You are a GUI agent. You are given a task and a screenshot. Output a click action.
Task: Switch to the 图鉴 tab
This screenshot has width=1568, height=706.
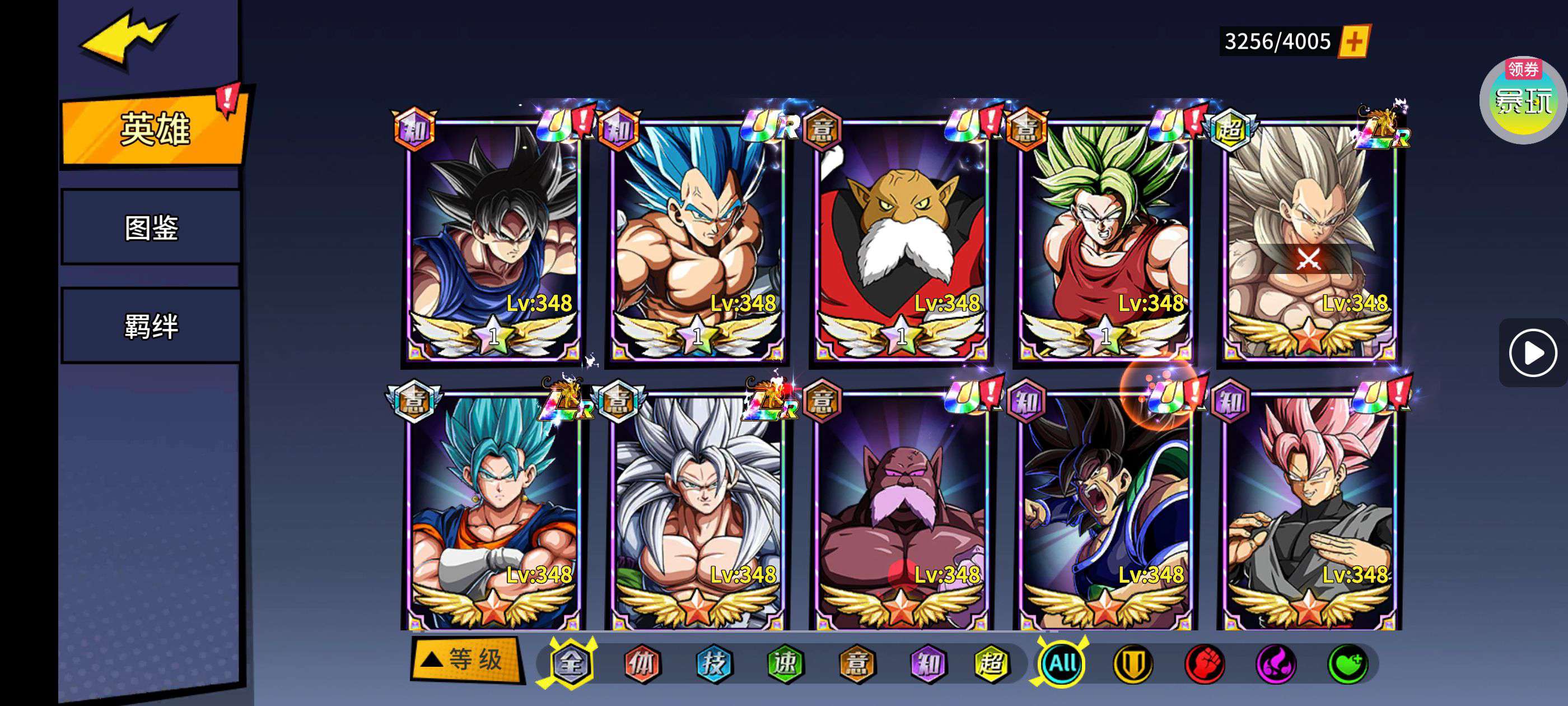coord(151,228)
